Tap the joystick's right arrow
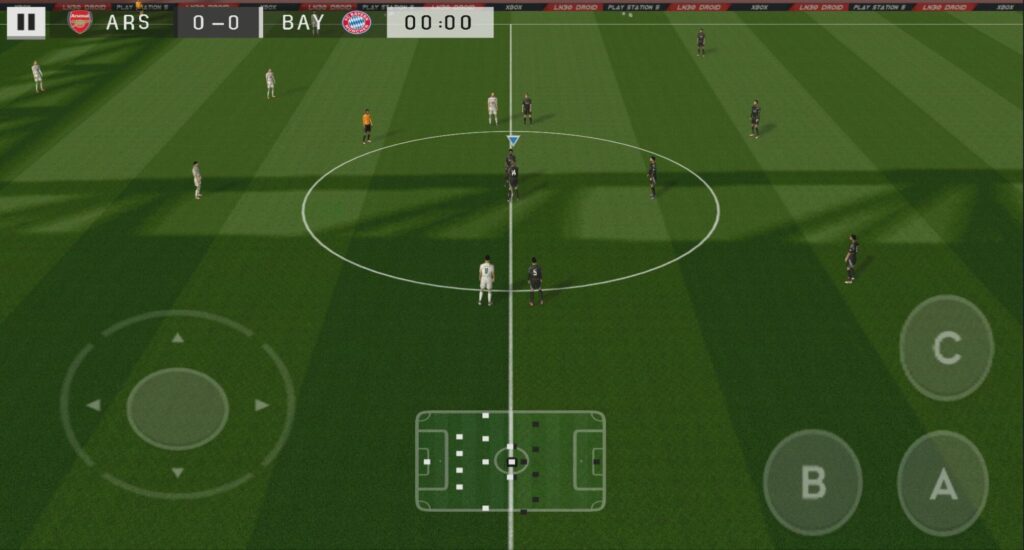1024x550 pixels. (261, 405)
